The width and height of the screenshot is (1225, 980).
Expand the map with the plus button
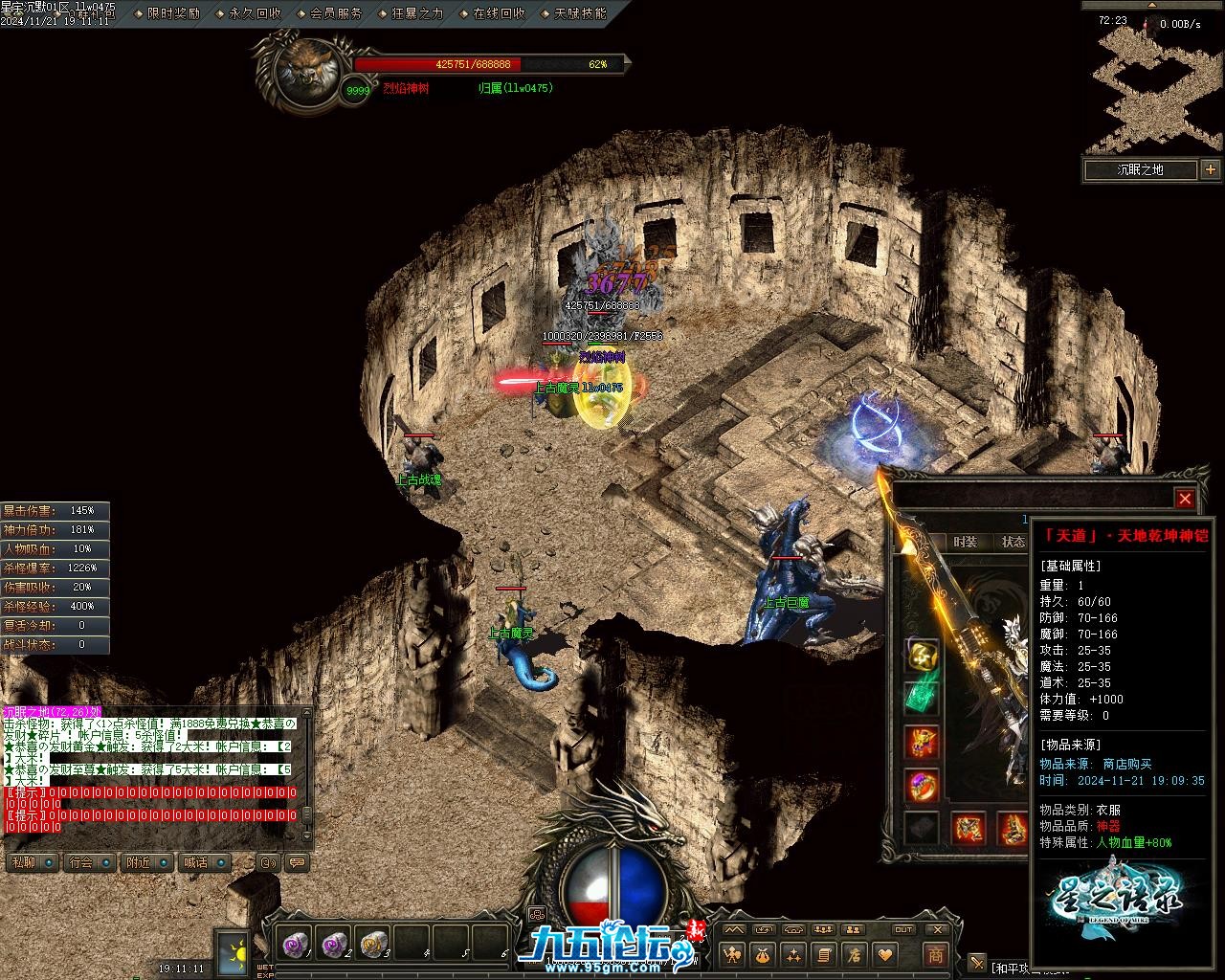(1211, 169)
